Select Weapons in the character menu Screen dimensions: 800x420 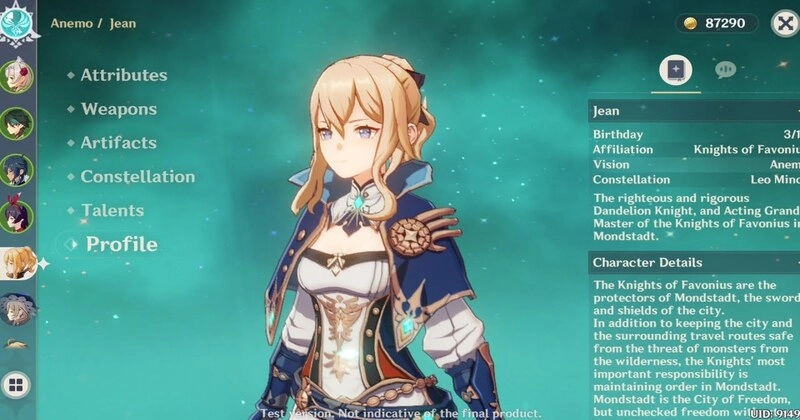coord(118,109)
